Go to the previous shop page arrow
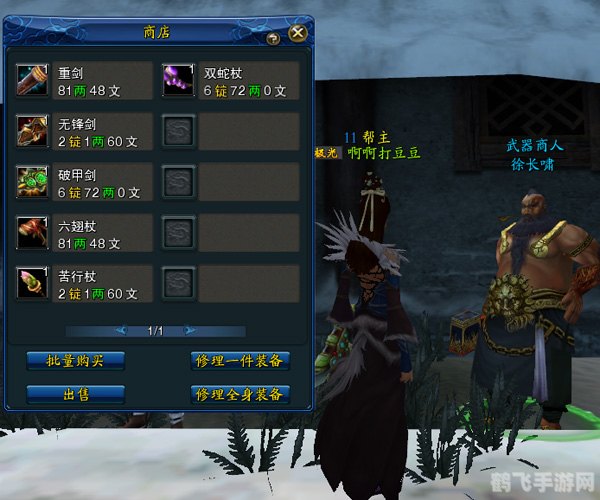The image size is (600, 500). click(x=121, y=330)
